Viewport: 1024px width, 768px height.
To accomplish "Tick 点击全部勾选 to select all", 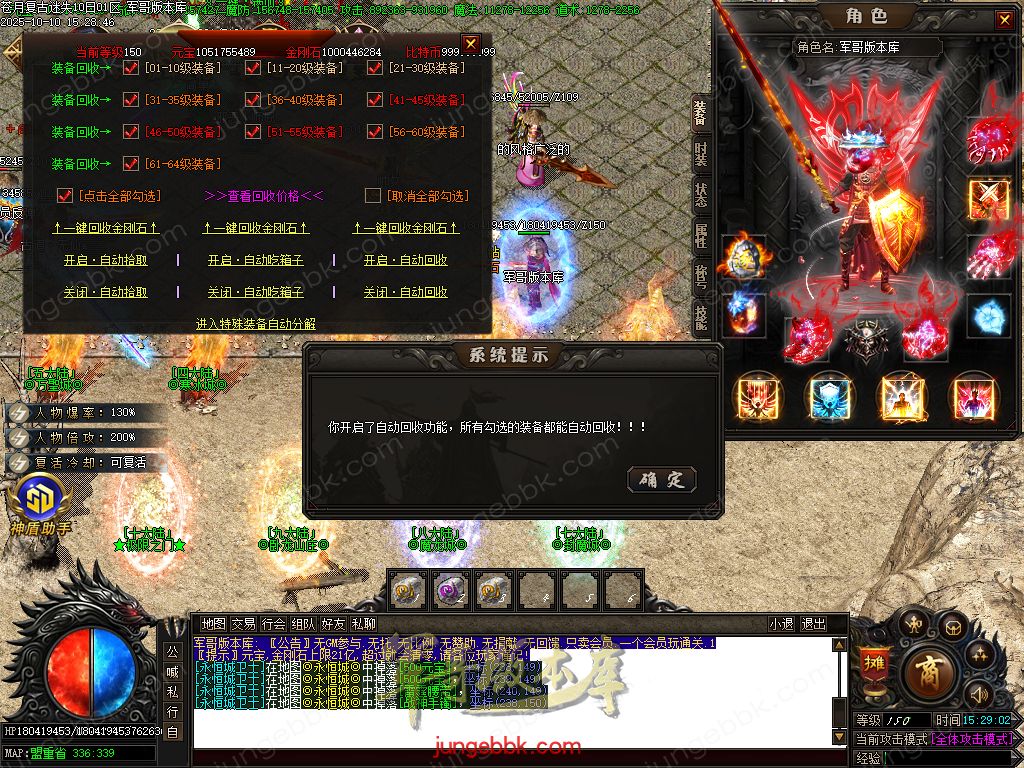I will pos(66,196).
